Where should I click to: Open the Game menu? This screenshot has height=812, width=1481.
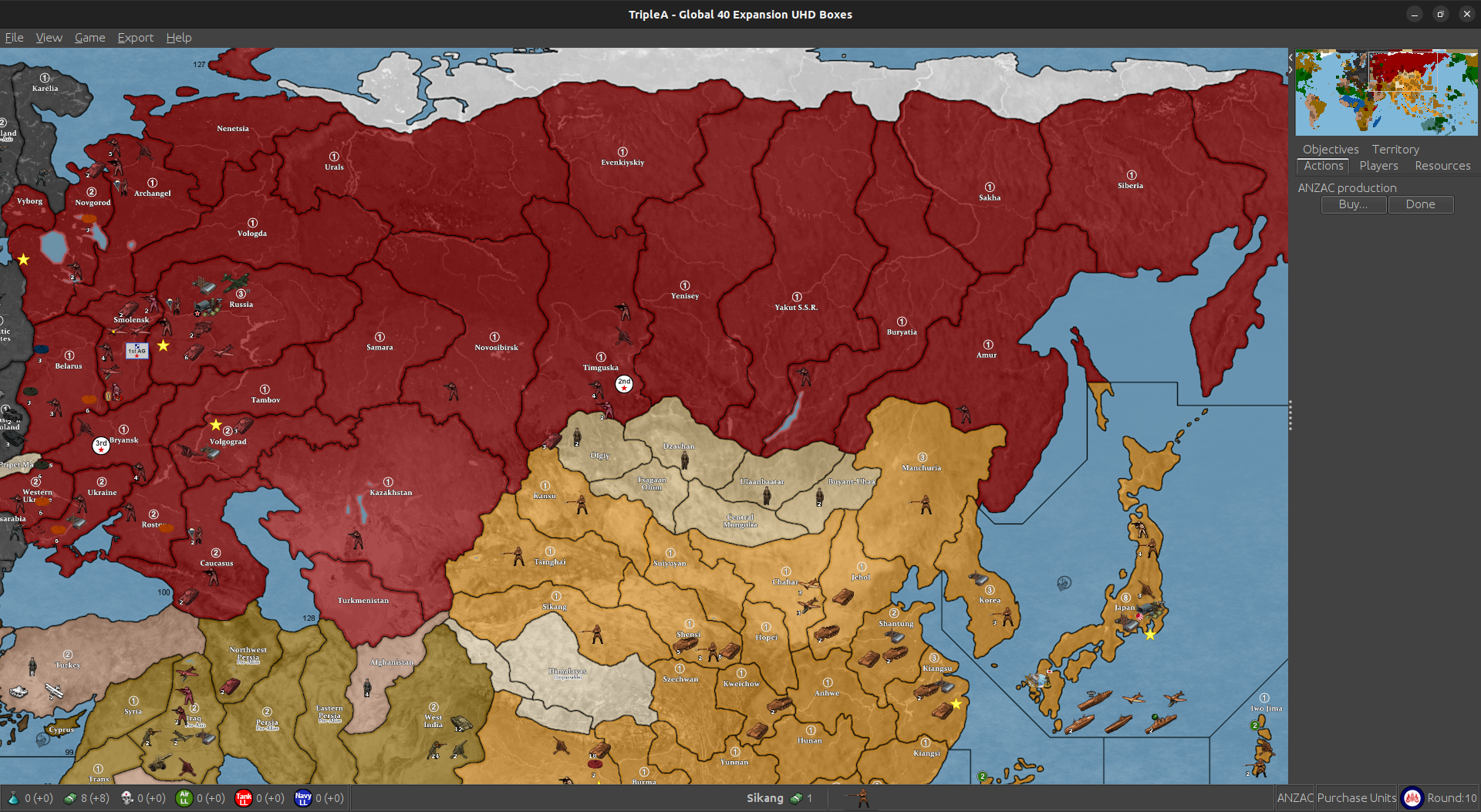(x=89, y=37)
